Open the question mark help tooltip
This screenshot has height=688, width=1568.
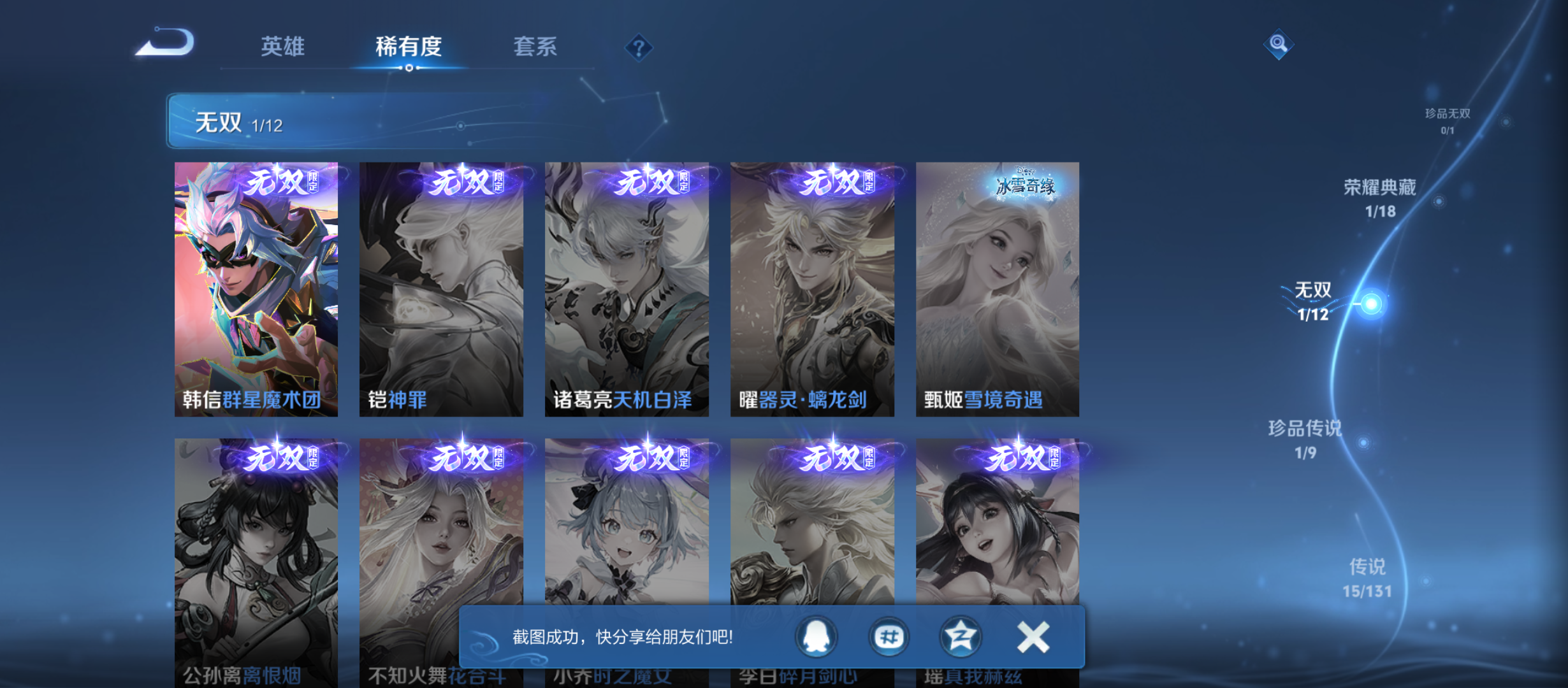tap(639, 47)
